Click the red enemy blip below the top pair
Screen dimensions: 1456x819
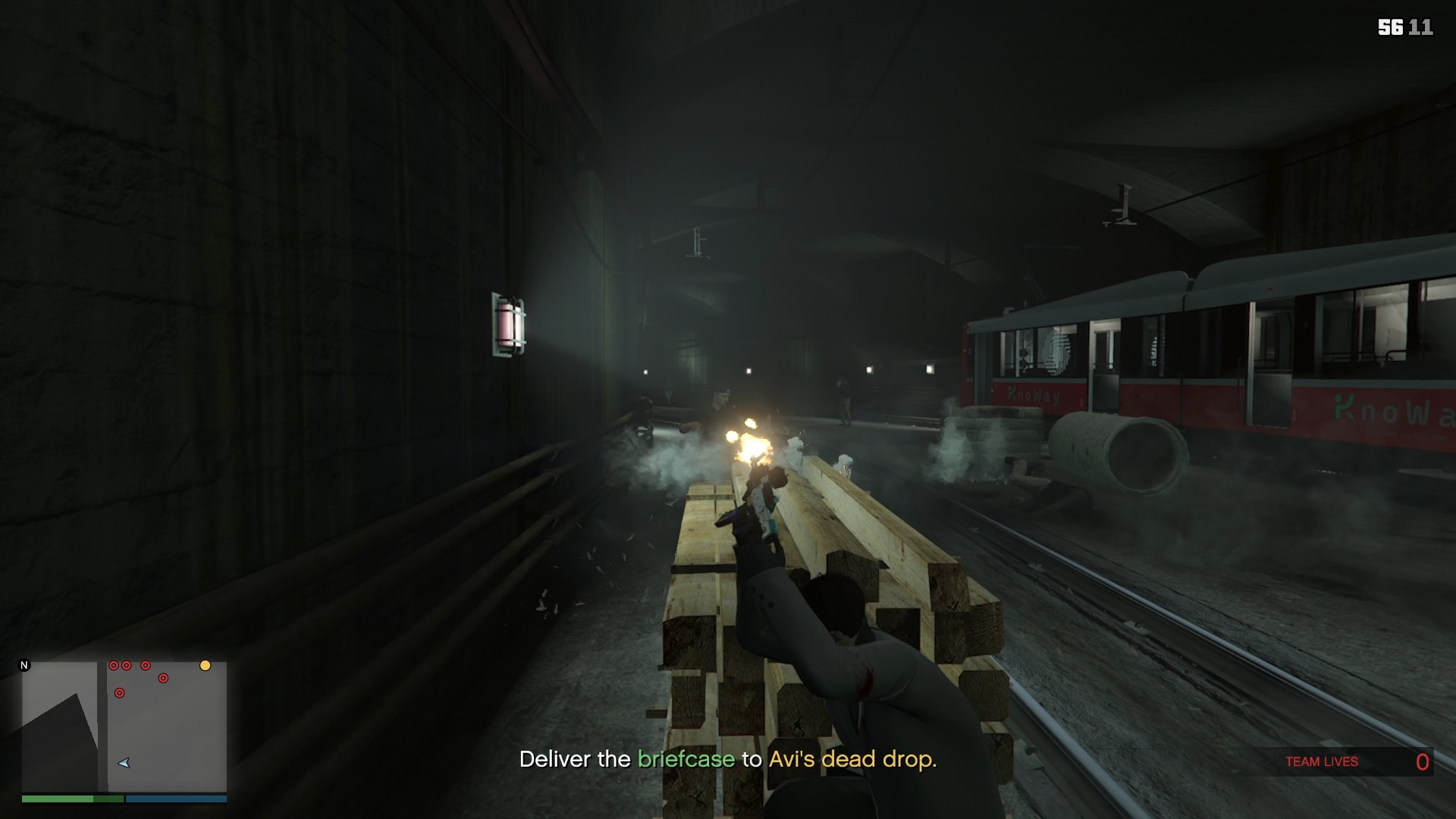[x=163, y=678]
